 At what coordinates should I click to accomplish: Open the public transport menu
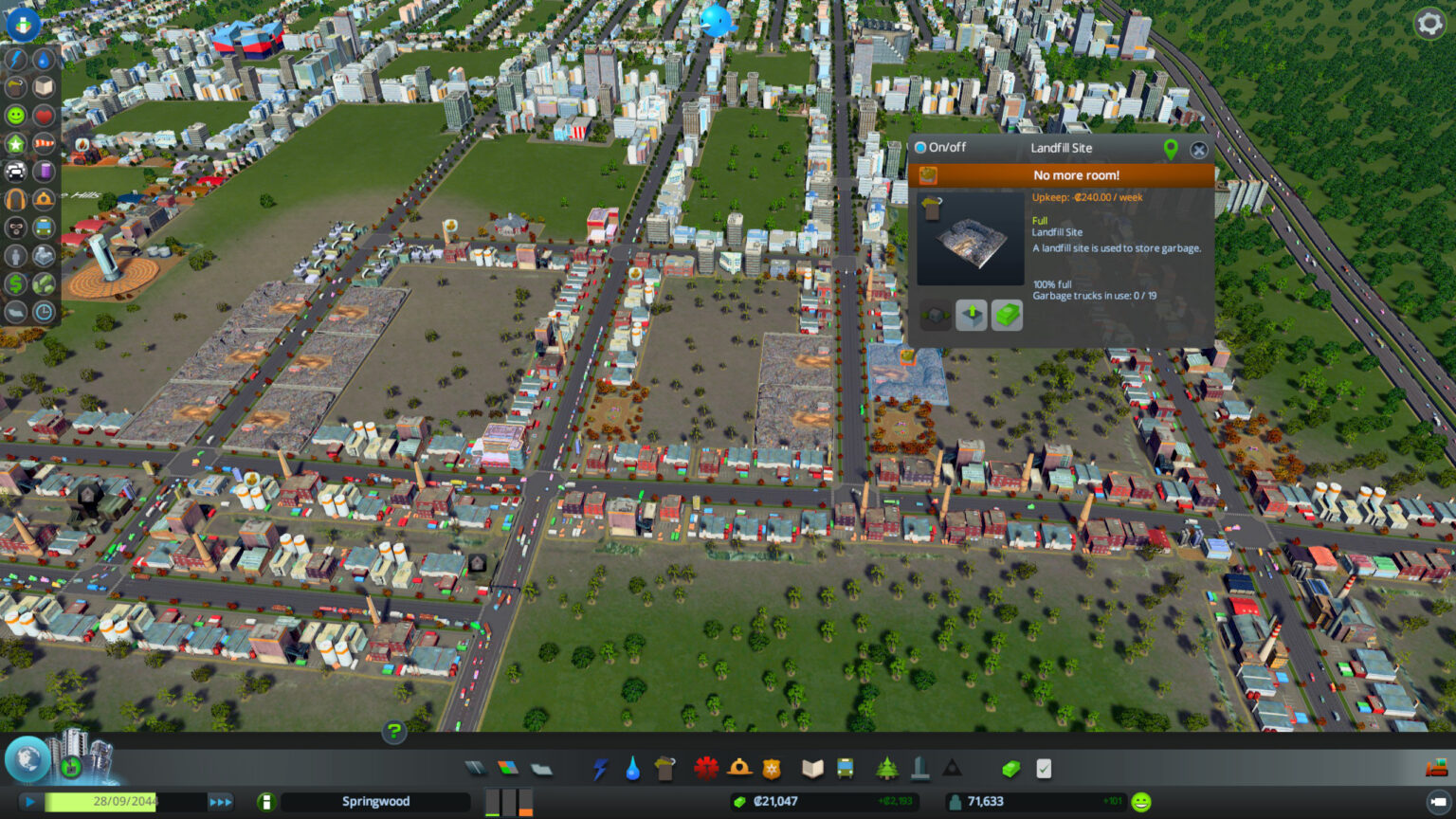coord(844,770)
